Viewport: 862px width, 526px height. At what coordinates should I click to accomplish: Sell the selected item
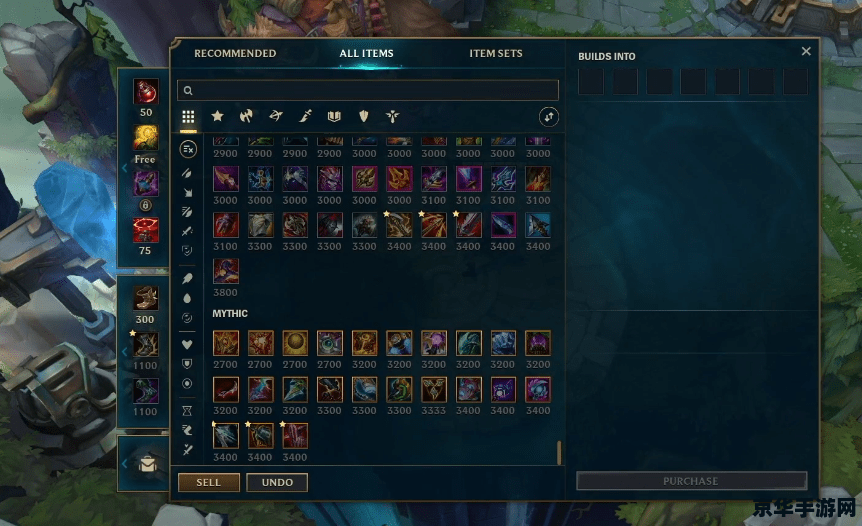tap(208, 482)
